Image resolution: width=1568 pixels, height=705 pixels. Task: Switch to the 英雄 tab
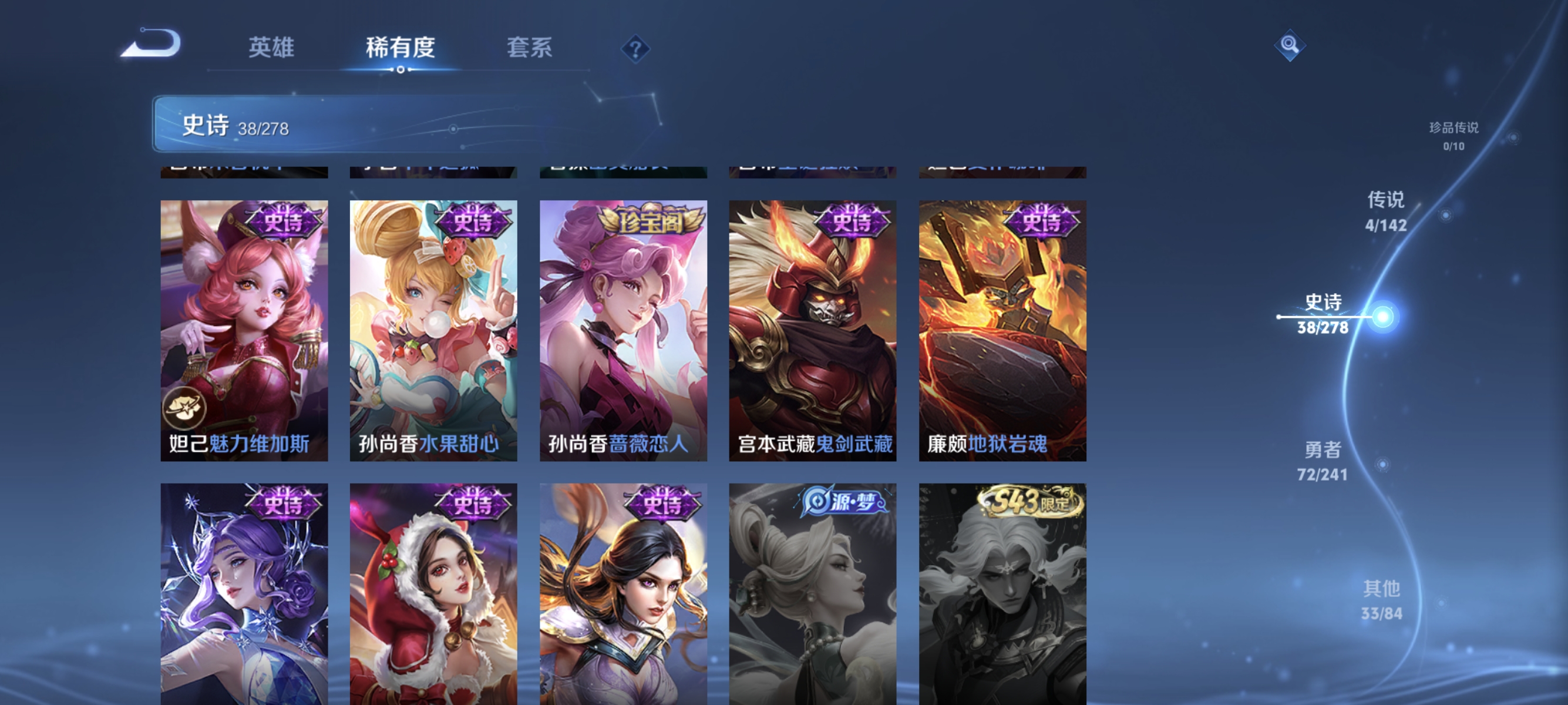click(271, 48)
